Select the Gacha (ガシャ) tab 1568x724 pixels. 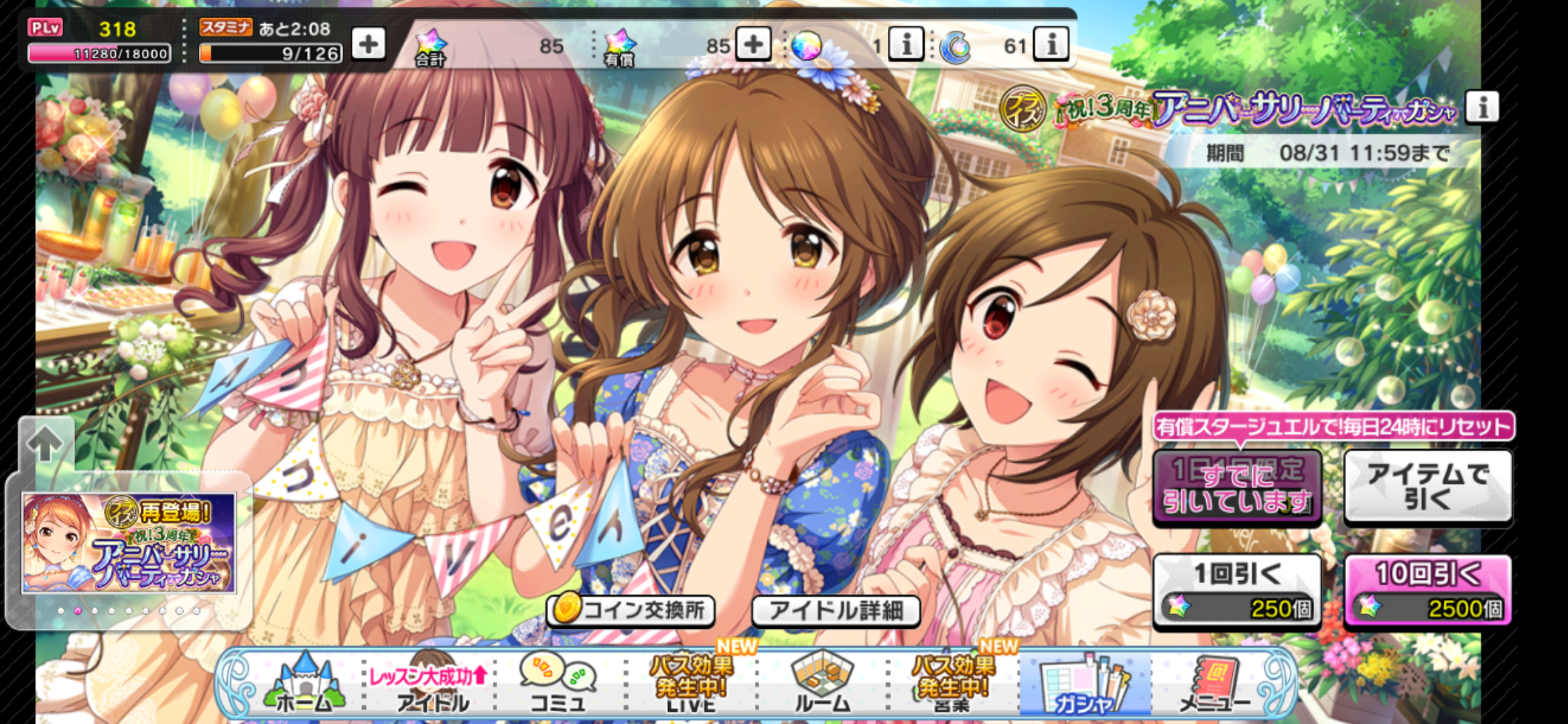(x=1084, y=685)
